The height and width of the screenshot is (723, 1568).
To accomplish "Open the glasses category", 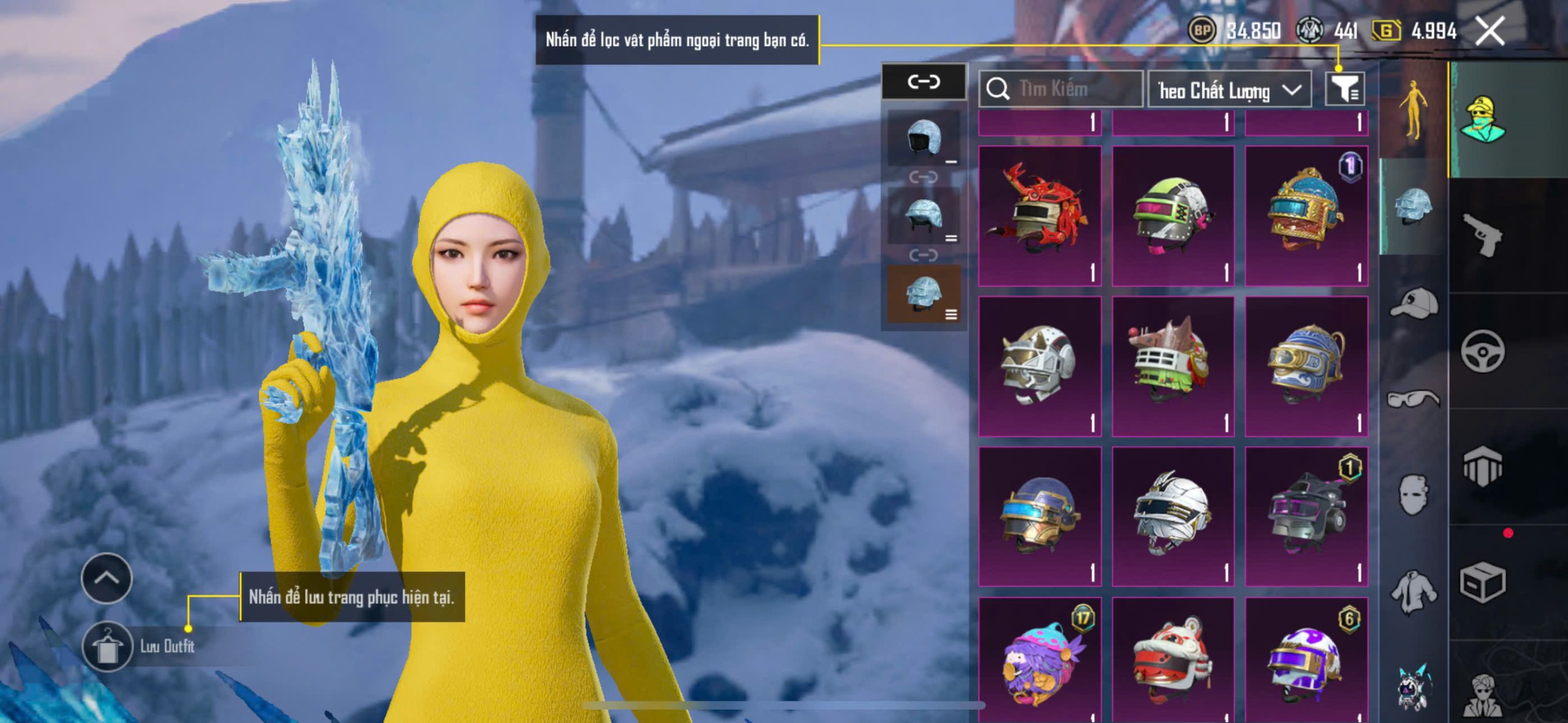I will tap(1414, 399).
